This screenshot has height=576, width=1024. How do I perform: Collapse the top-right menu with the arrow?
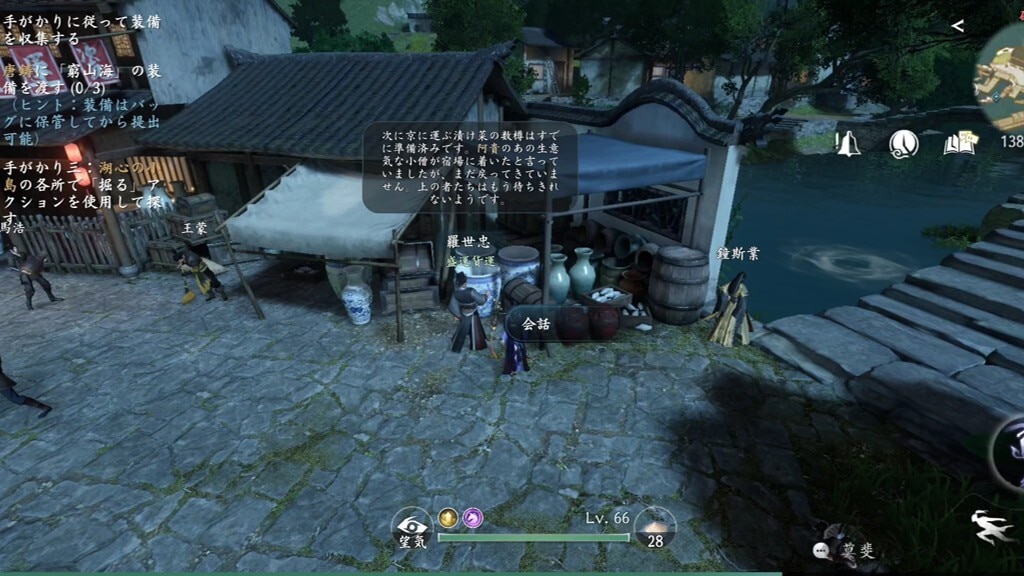coord(957,26)
